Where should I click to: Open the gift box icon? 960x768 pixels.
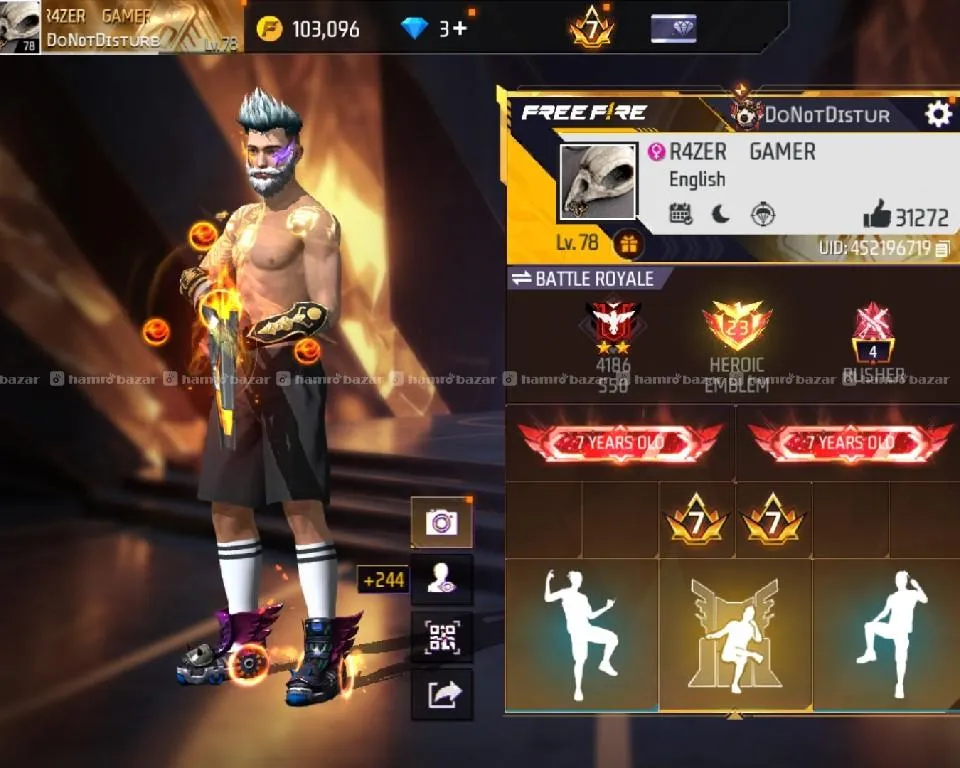tap(628, 243)
